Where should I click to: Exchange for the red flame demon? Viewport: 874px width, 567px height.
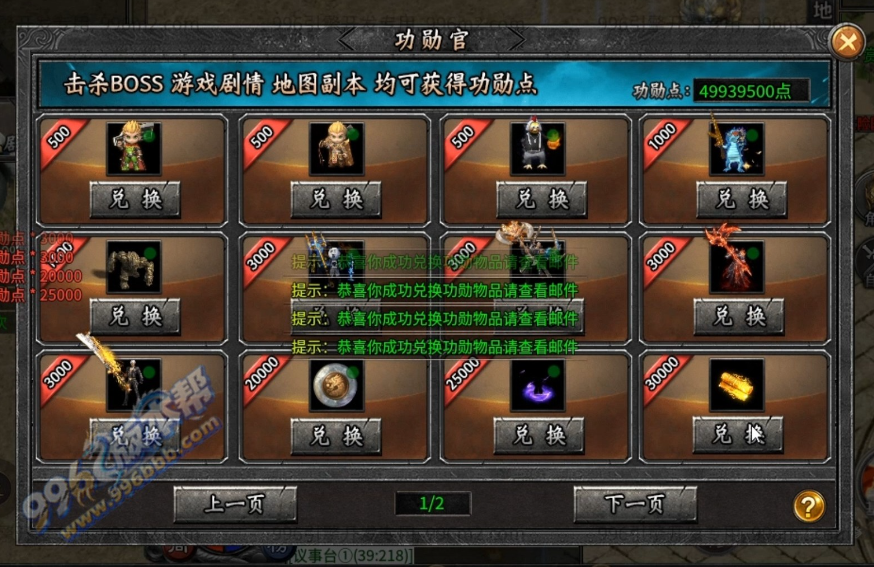[738, 317]
